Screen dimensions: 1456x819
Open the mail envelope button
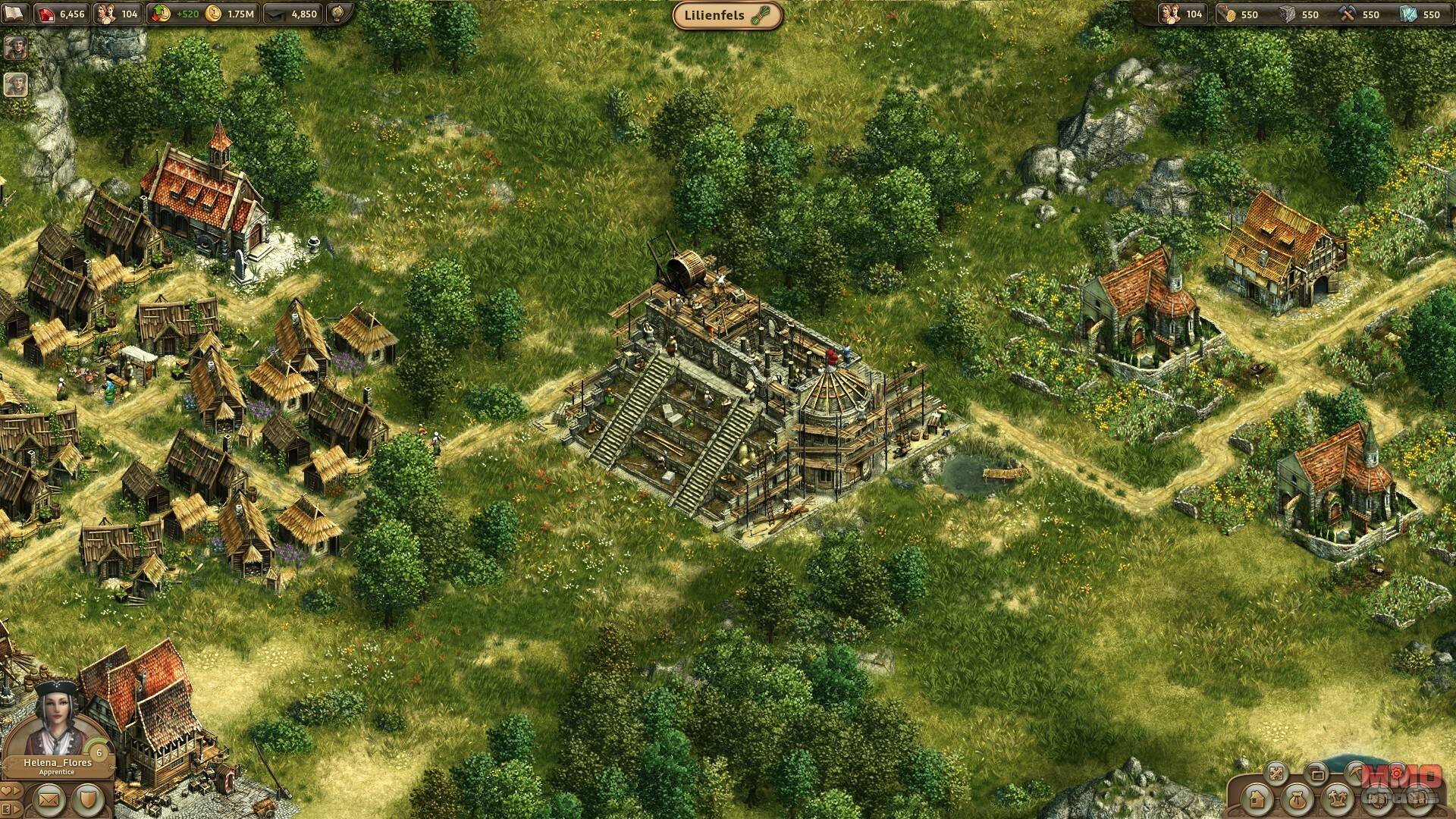[x=49, y=799]
